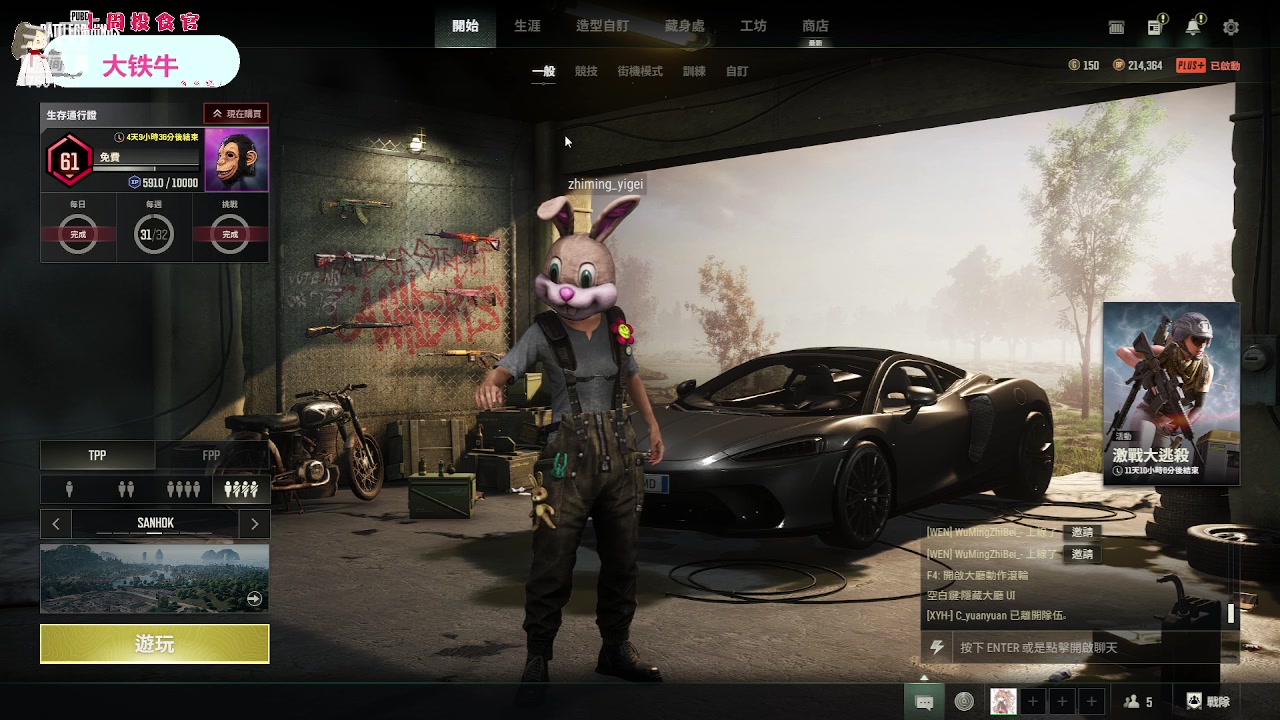Image resolution: width=1280 pixels, height=720 pixels.
Task: Open the 激戰大逃殺 event banner
Action: click(x=1171, y=393)
